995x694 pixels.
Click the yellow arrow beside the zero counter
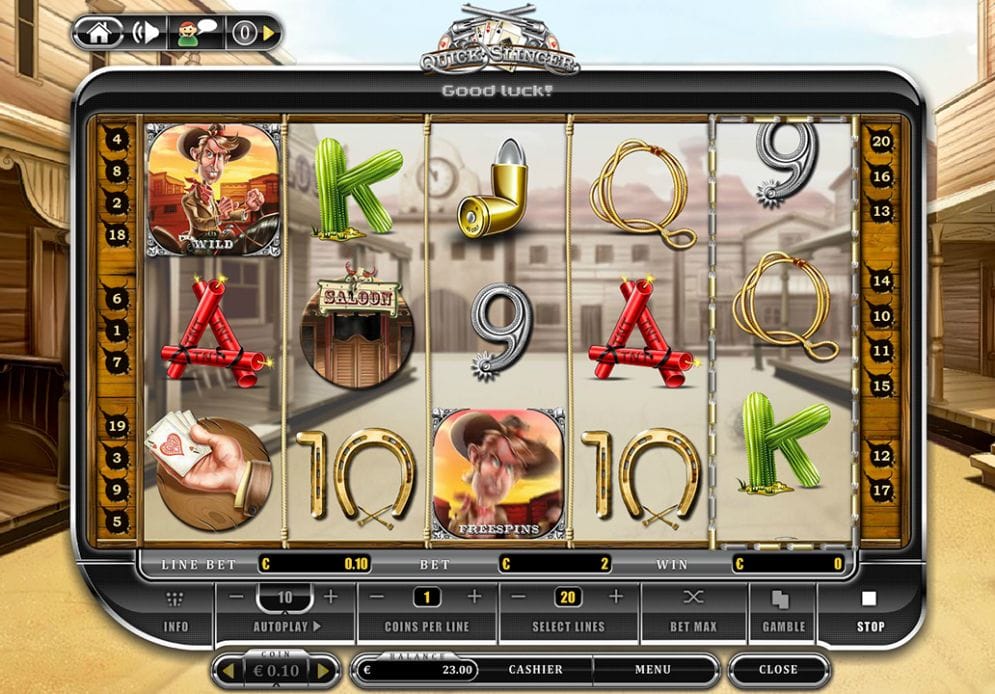point(269,33)
